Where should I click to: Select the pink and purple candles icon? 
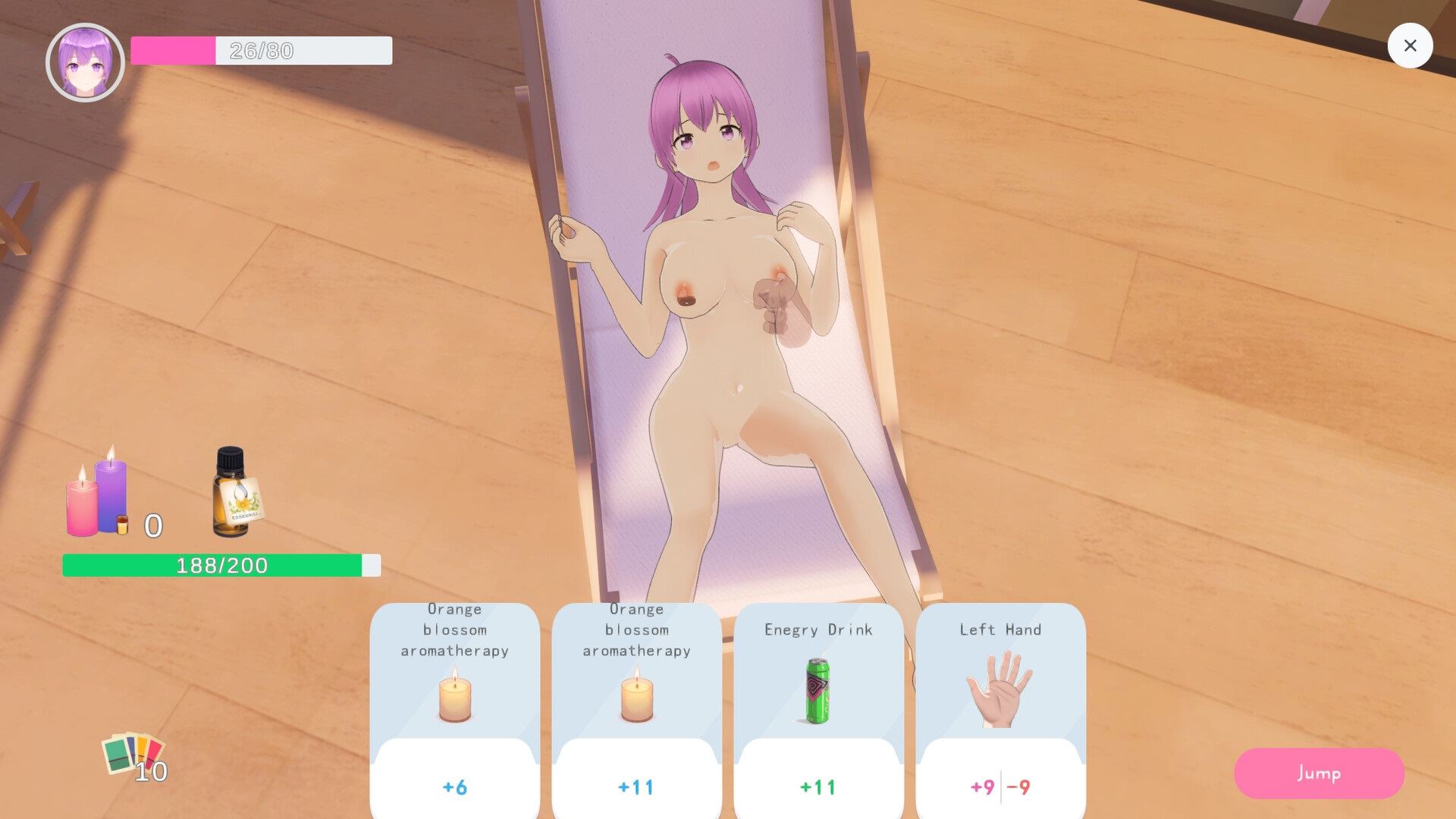(x=98, y=494)
